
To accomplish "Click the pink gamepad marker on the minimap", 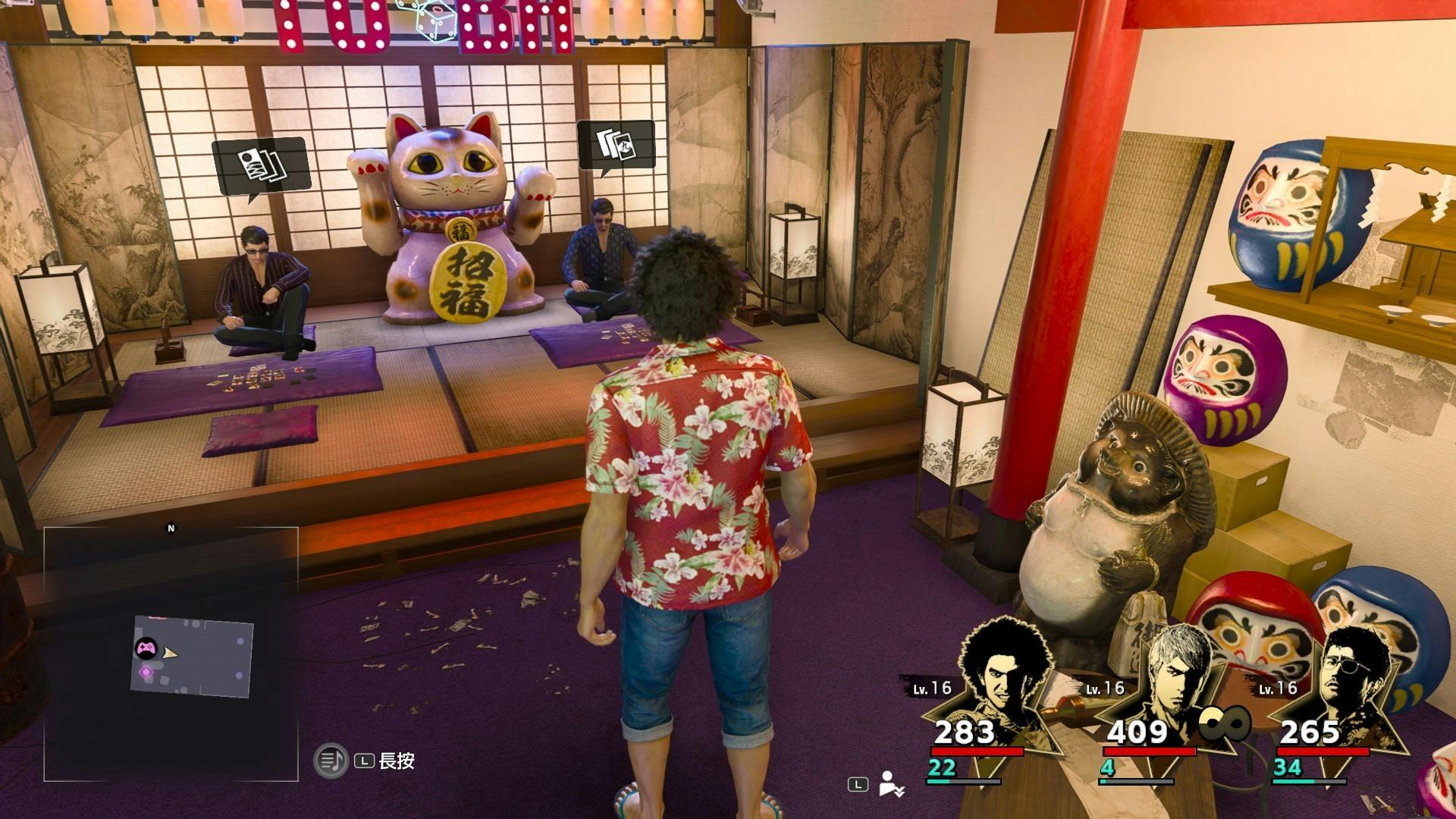I will [146, 648].
